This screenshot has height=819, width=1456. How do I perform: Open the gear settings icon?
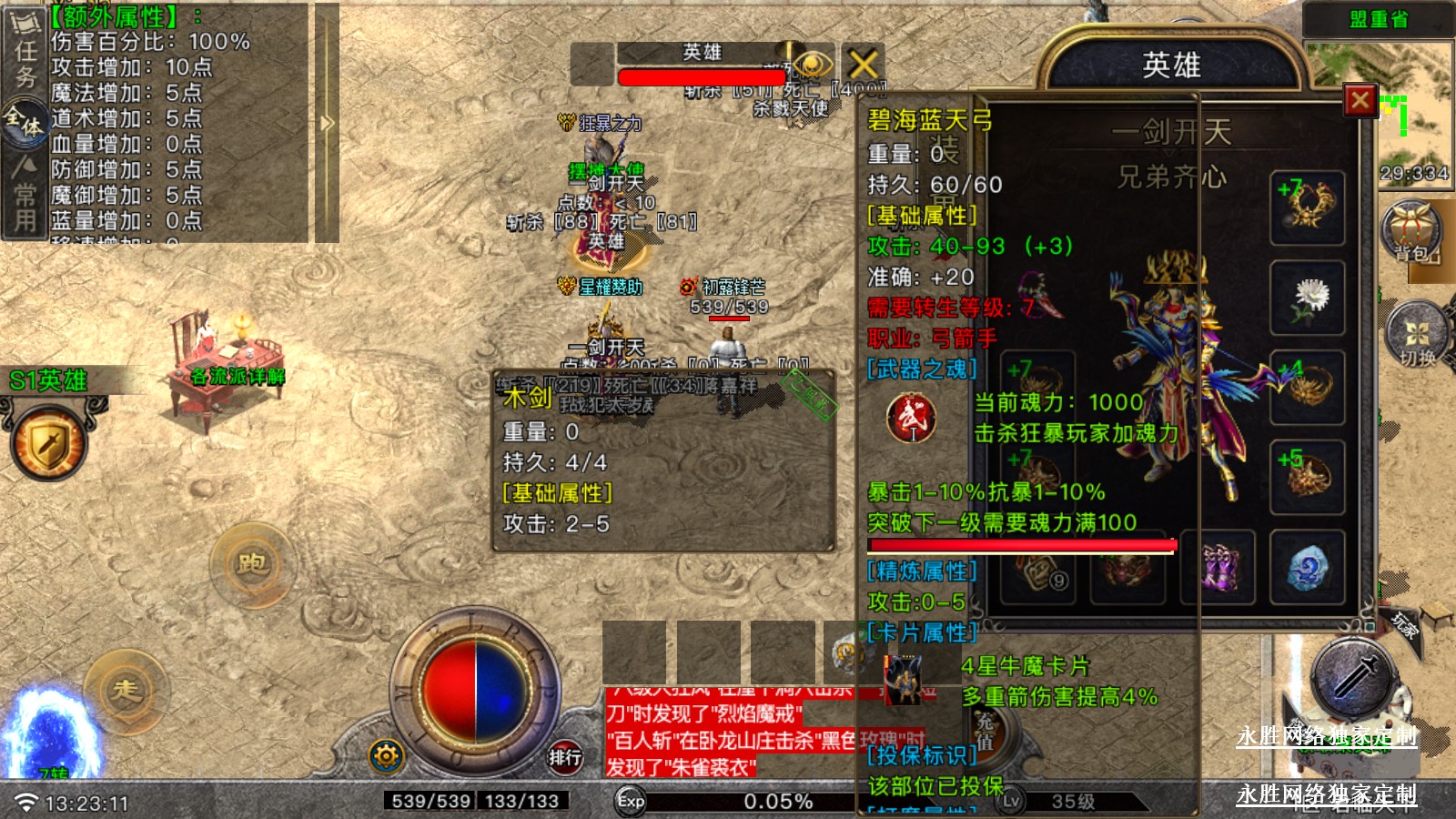pos(386,755)
